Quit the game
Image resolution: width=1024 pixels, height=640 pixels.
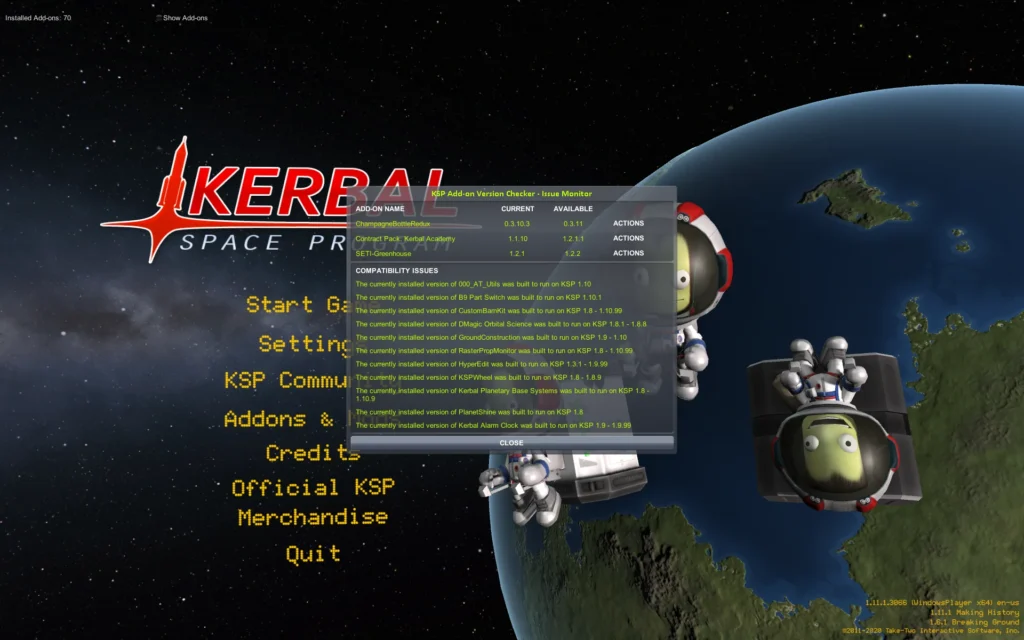pyautogui.click(x=312, y=553)
